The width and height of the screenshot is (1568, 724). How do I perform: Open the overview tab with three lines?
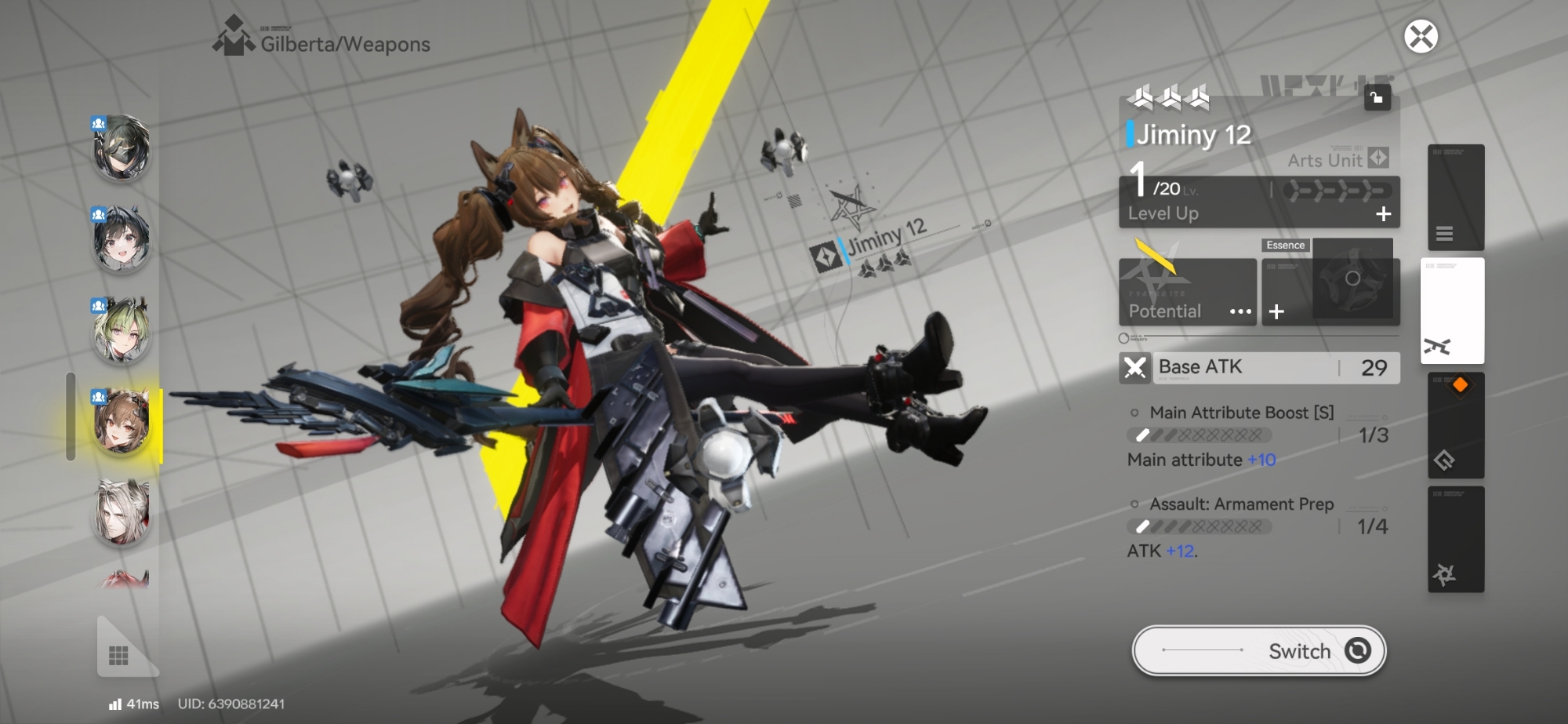point(1455,198)
